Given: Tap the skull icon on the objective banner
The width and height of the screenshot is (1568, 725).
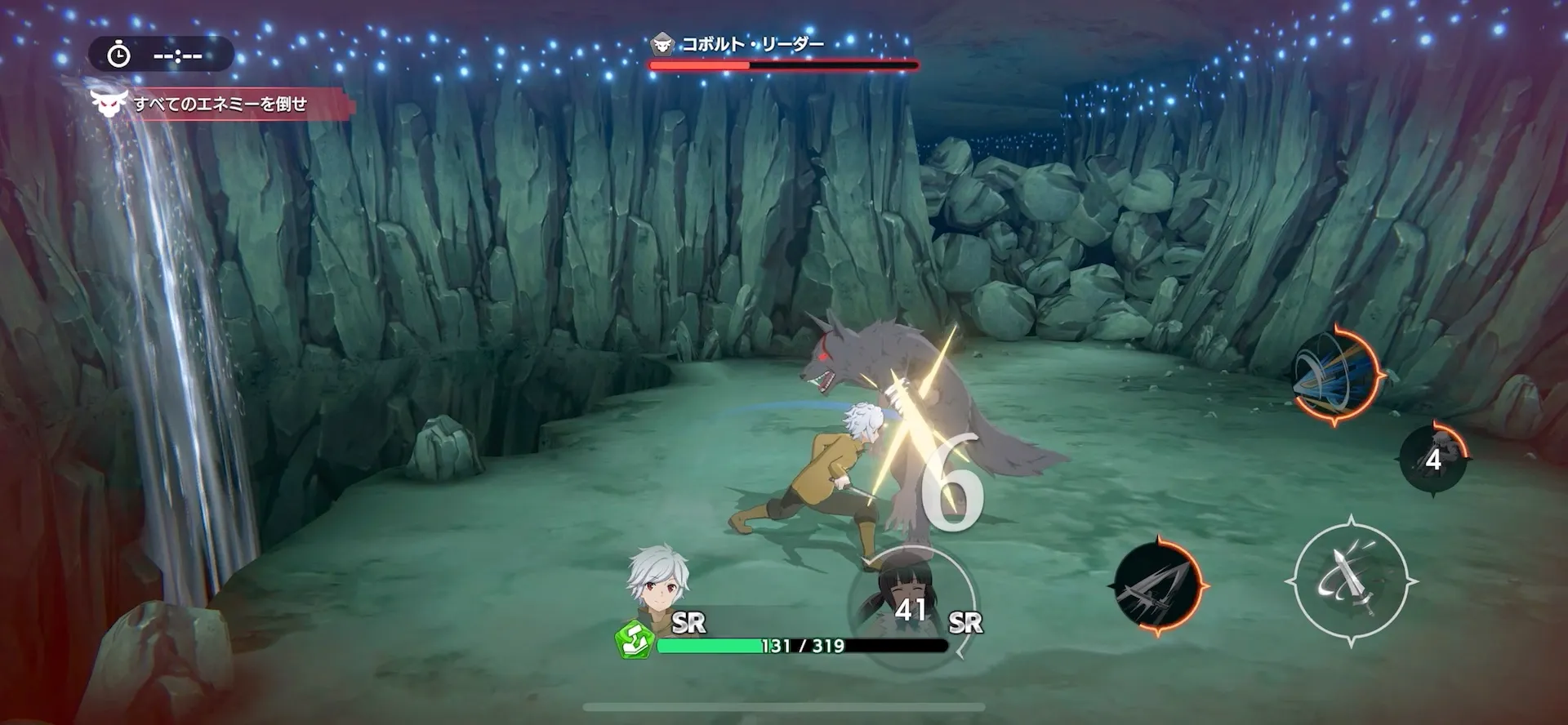Looking at the screenshot, I should point(111,105).
